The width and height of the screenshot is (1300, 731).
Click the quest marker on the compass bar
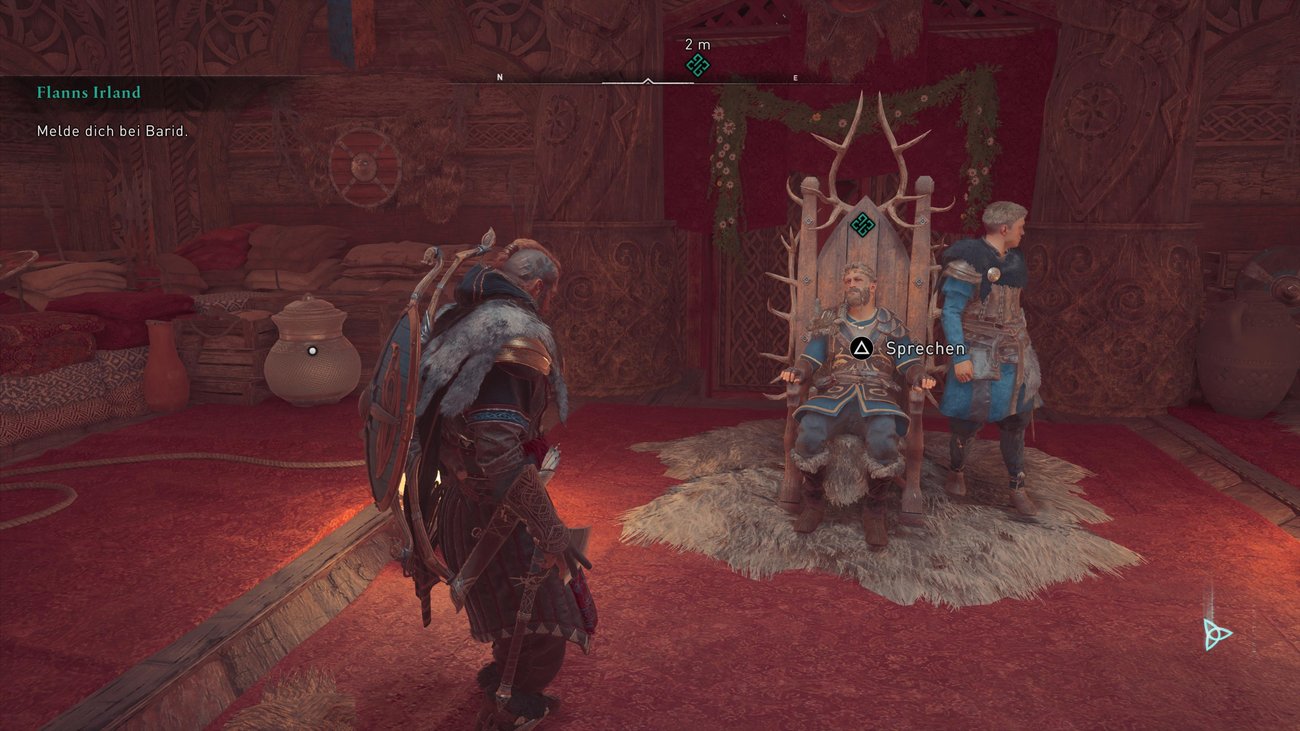tap(697, 66)
